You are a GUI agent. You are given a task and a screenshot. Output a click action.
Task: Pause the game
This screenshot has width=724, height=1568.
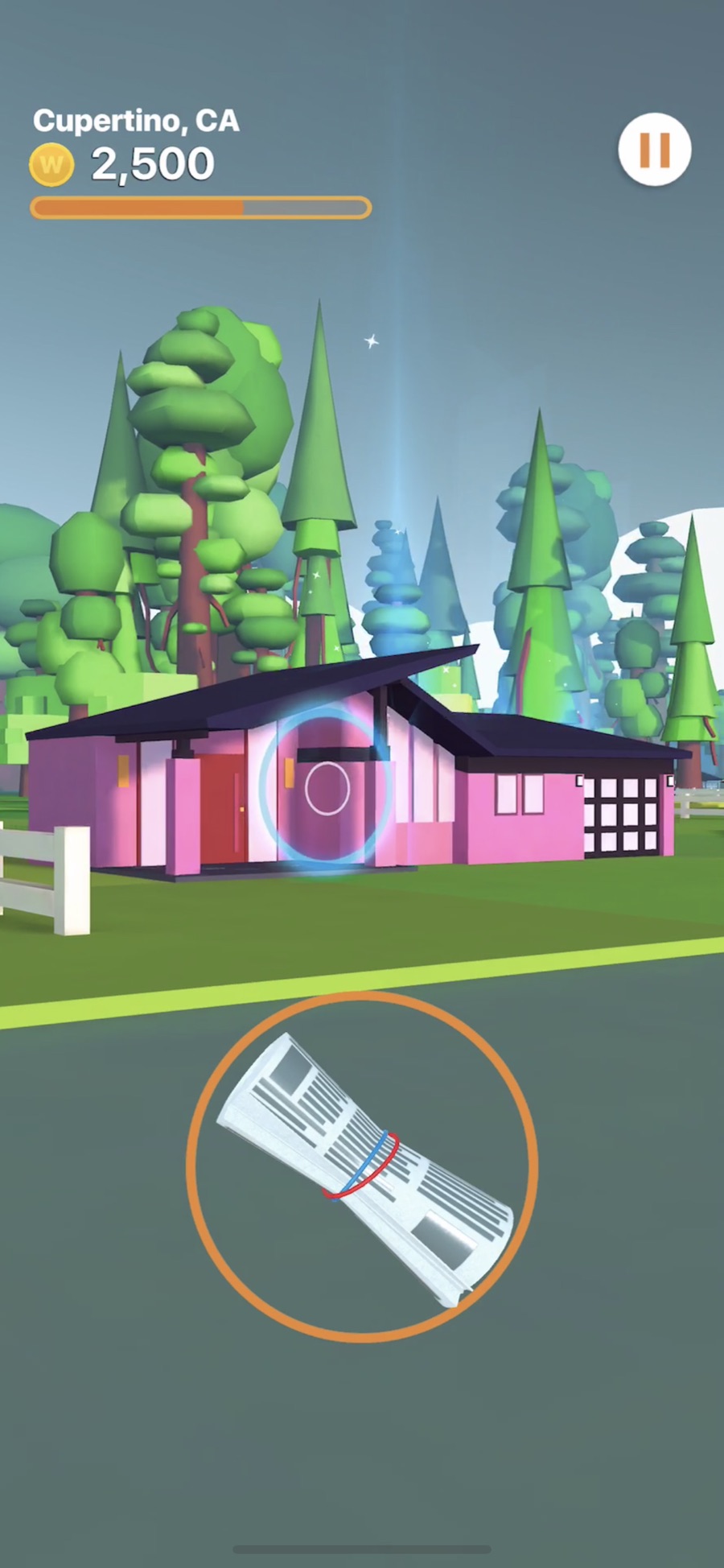pyautogui.click(x=654, y=150)
